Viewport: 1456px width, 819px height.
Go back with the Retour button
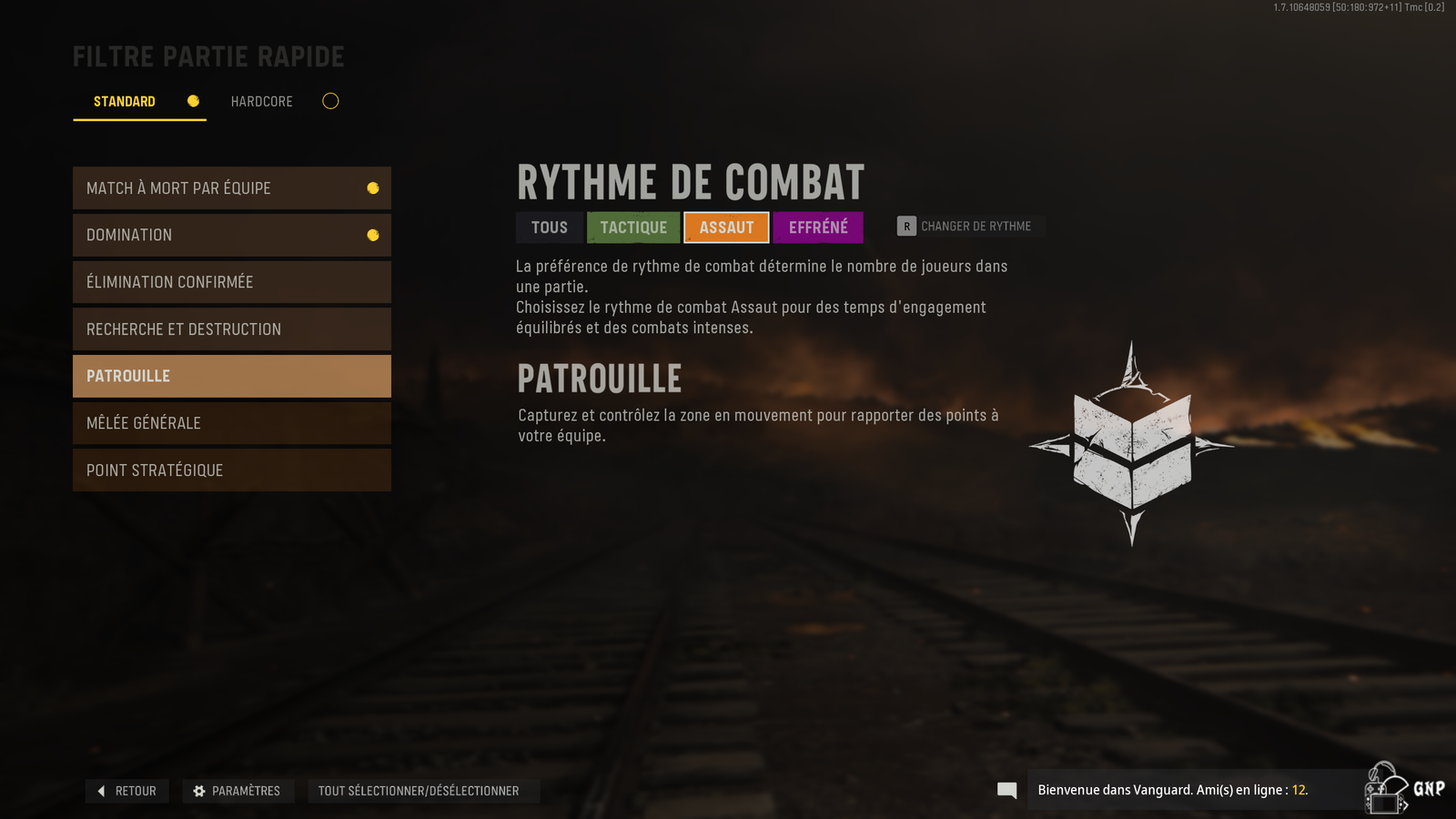[x=127, y=791]
